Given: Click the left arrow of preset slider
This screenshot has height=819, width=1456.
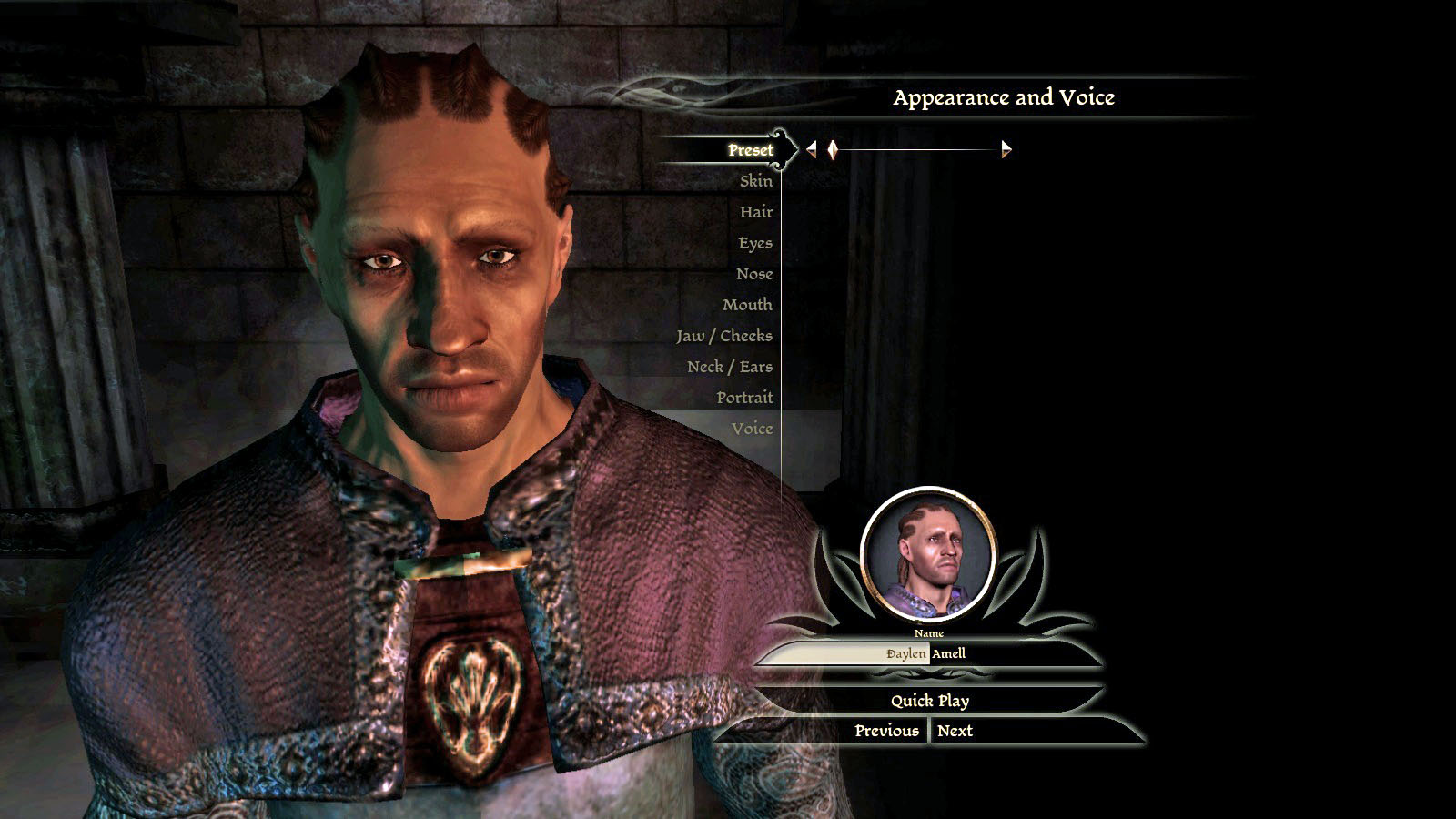Looking at the screenshot, I should 812,149.
